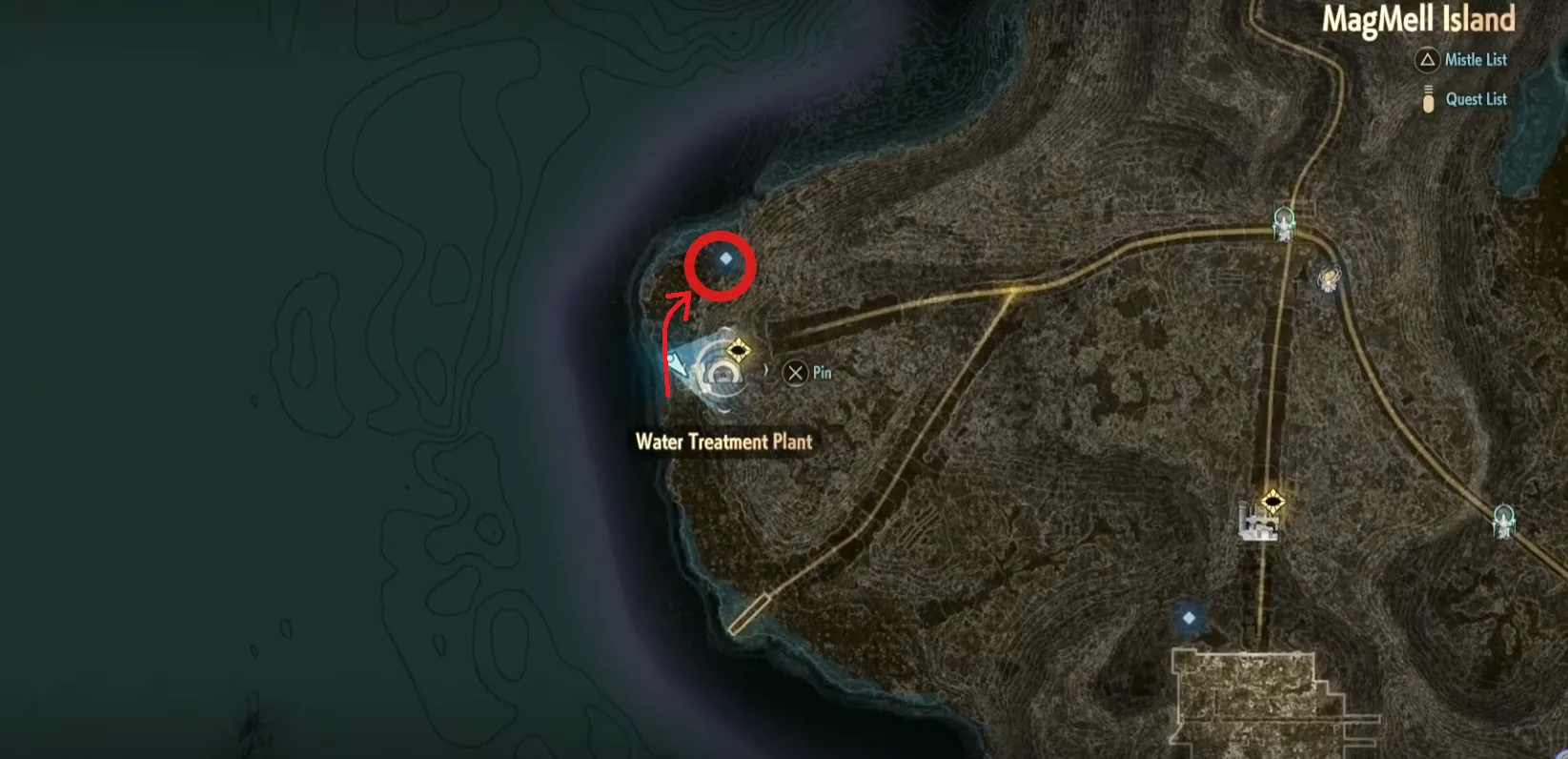This screenshot has height=759, width=1568.
Task: Select the Quest List potion icon
Action: [x=1428, y=99]
